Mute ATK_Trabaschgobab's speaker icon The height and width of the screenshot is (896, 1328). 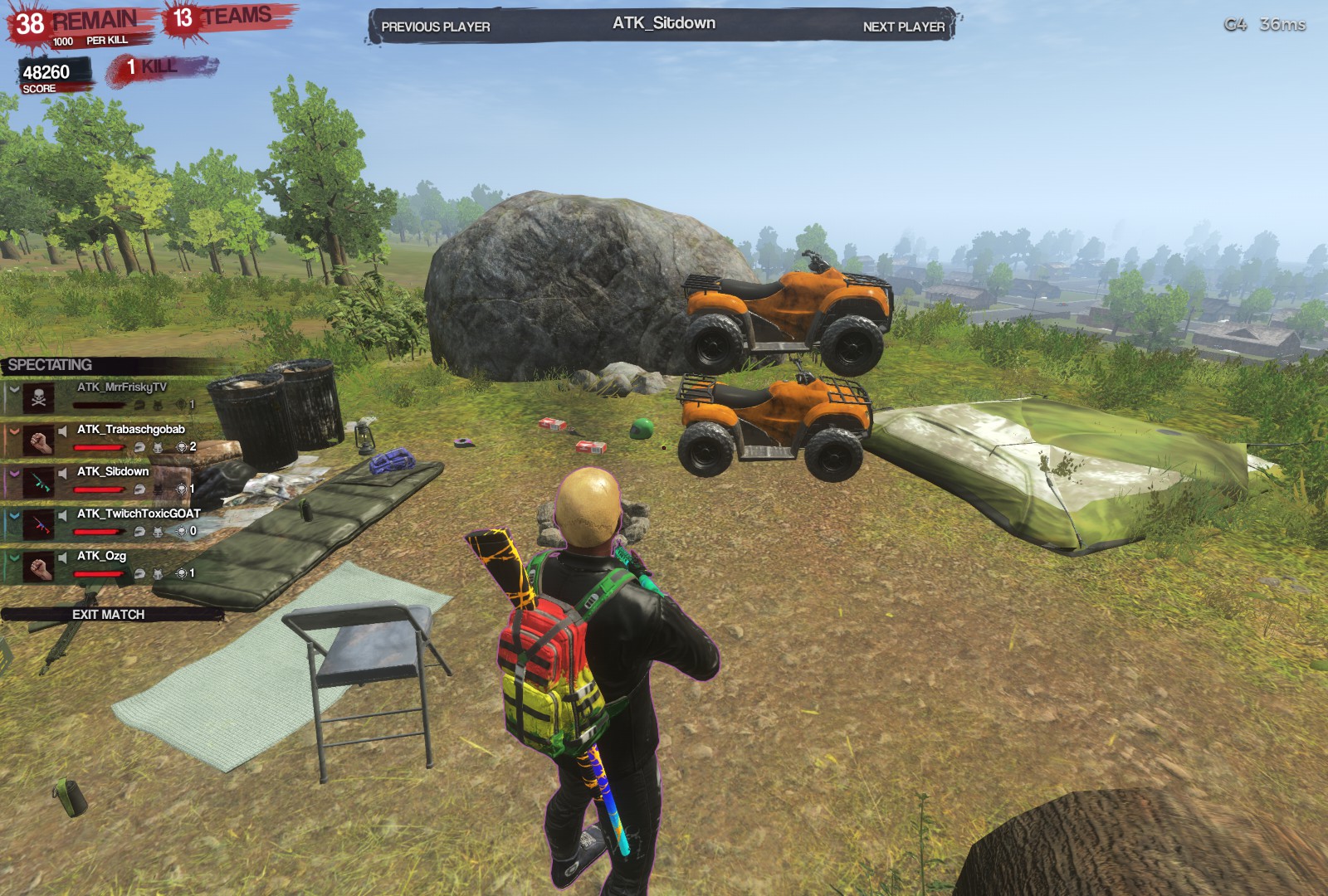(63, 431)
